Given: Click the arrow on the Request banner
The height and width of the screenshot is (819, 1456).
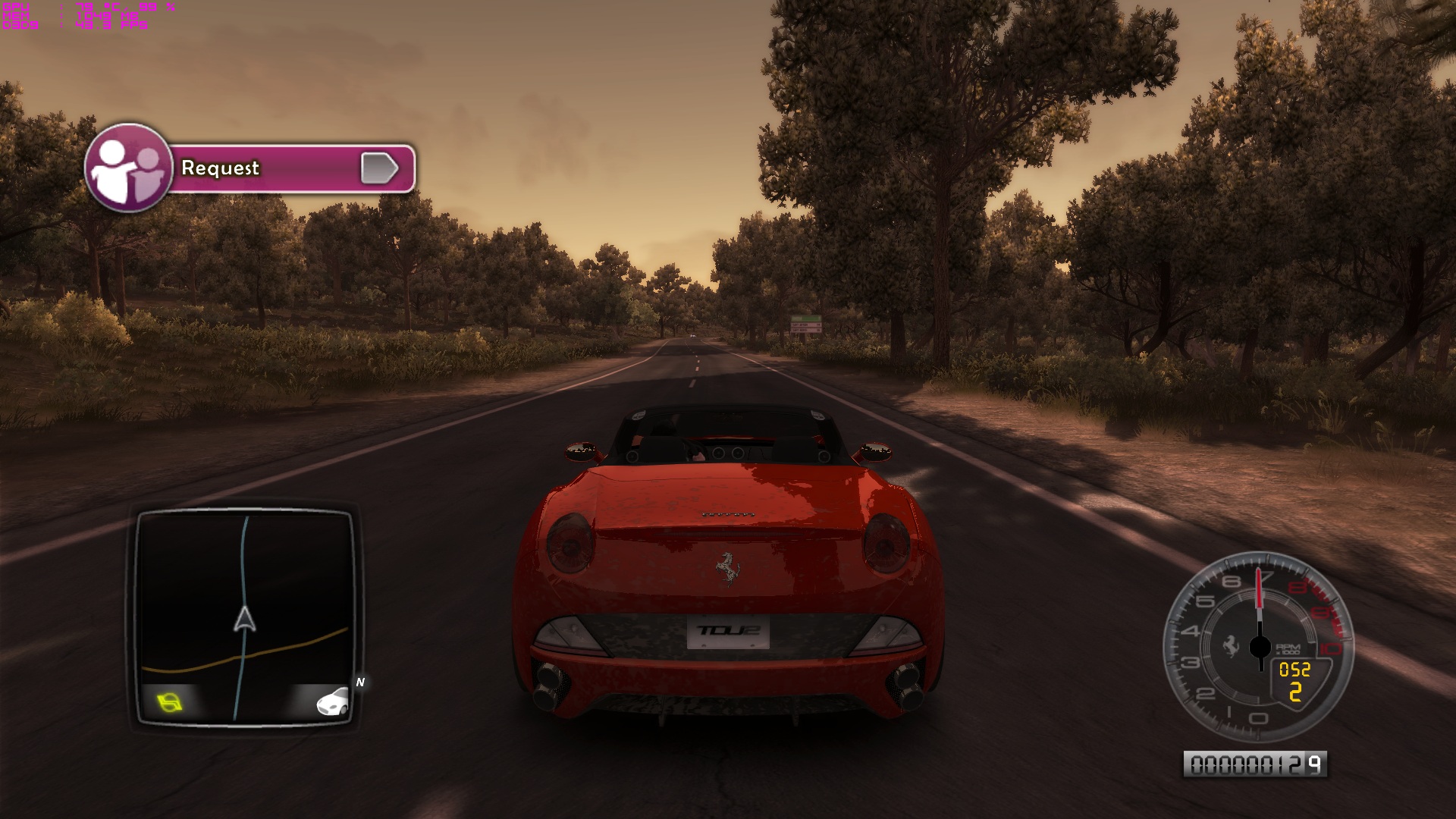Looking at the screenshot, I should [x=379, y=168].
